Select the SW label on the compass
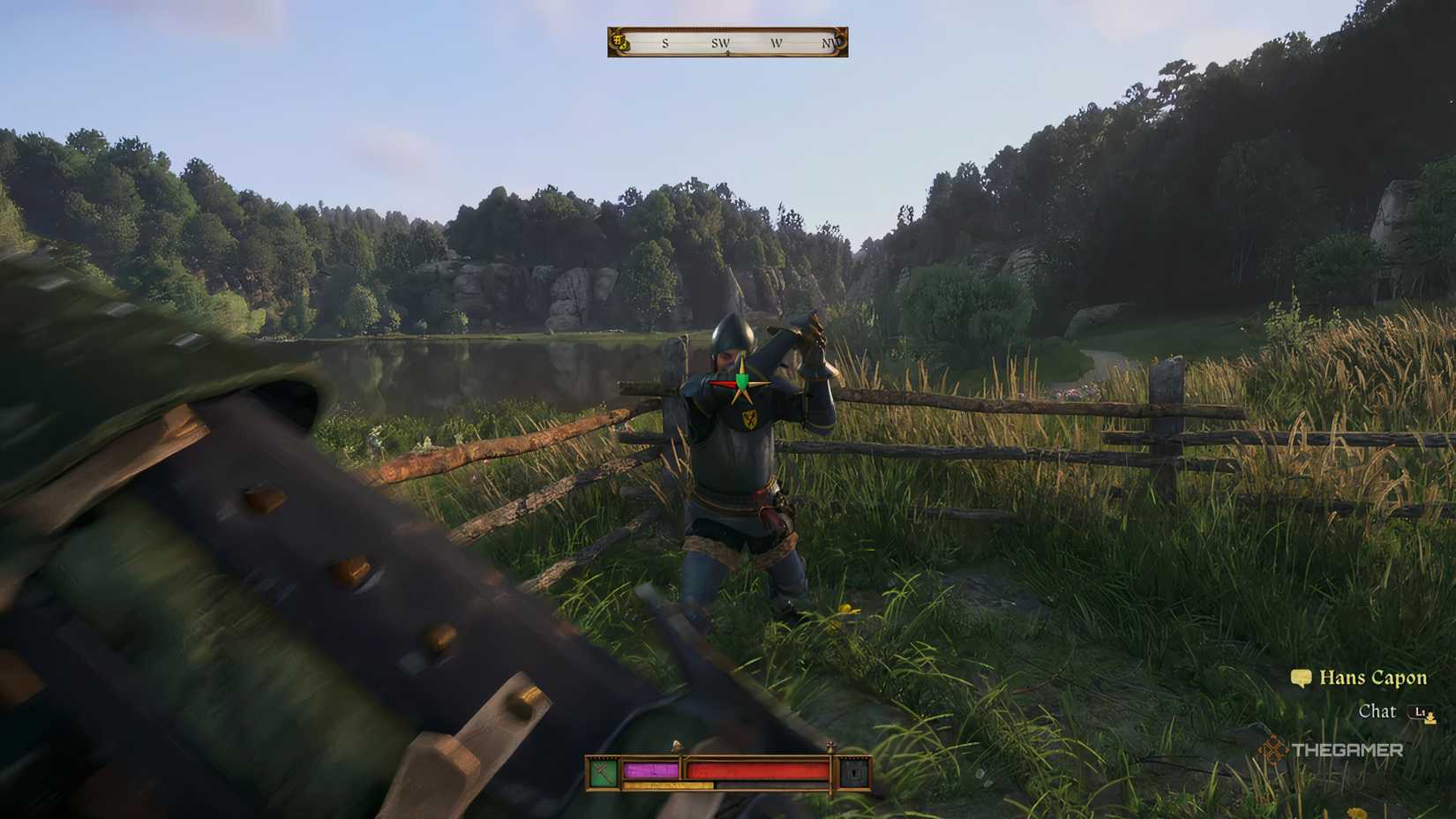Screen dimensions: 1456x819 (x=721, y=43)
